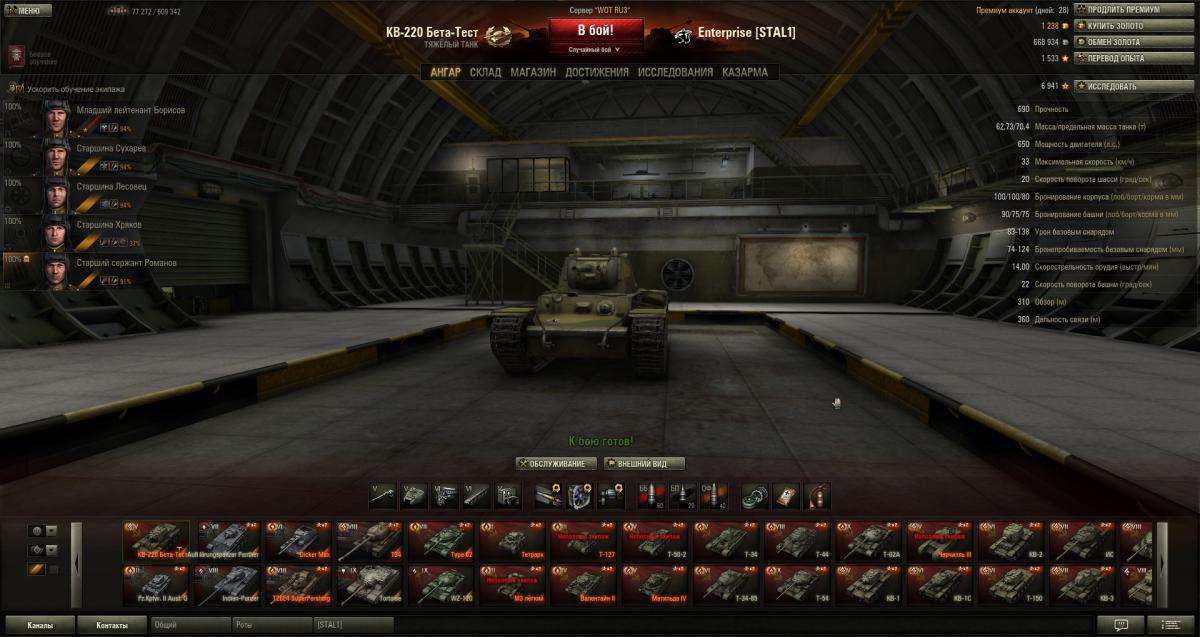
Task: Switch to the Склад tab
Action: click(x=485, y=72)
